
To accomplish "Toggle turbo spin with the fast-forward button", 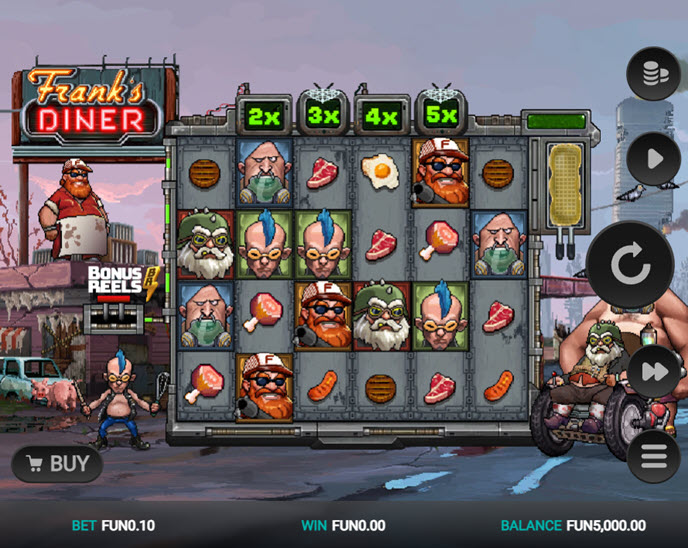I will click(x=653, y=372).
